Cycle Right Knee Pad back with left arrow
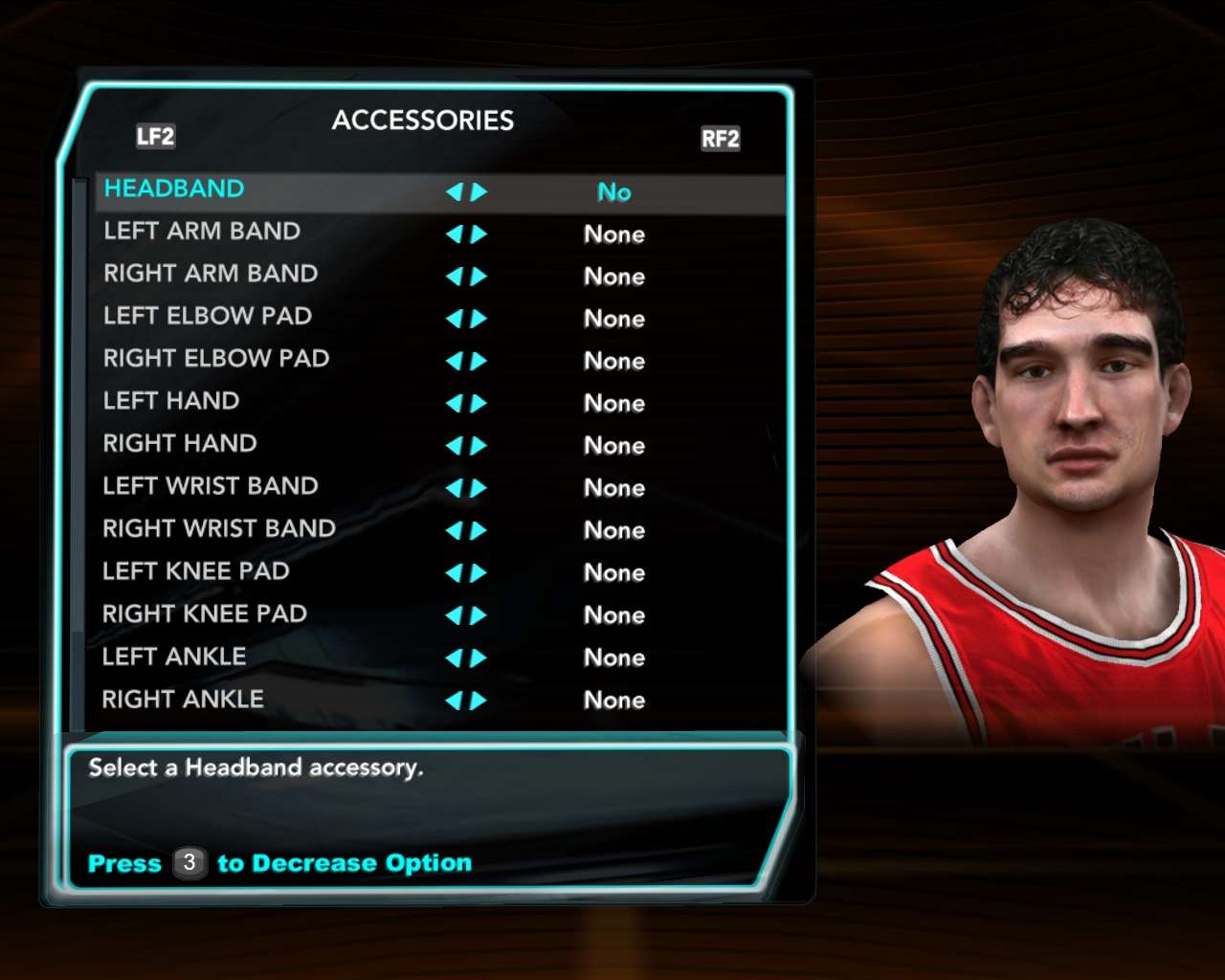 (x=455, y=615)
